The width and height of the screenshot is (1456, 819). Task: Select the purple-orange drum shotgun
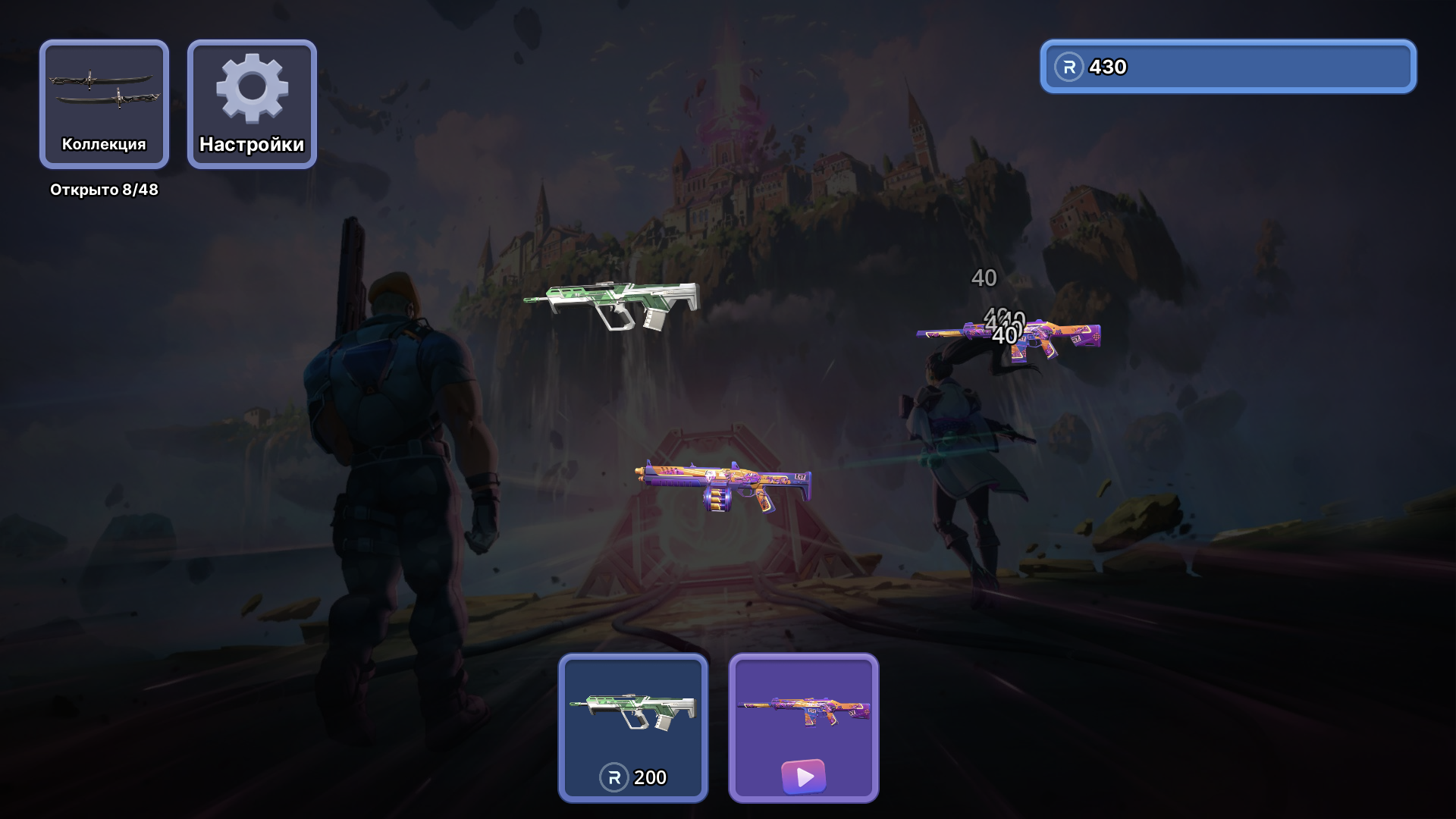723,484
